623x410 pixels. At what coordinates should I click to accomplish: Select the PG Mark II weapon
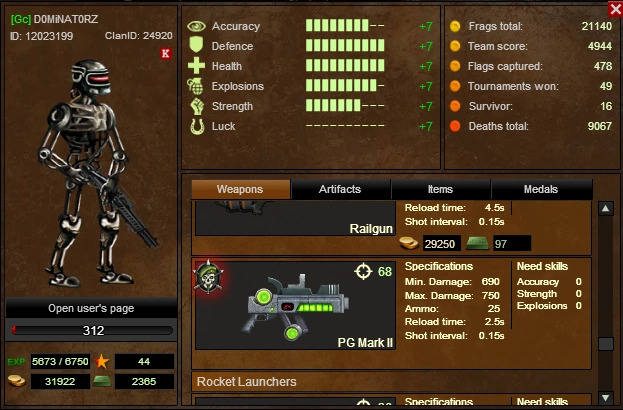[296, 305]
